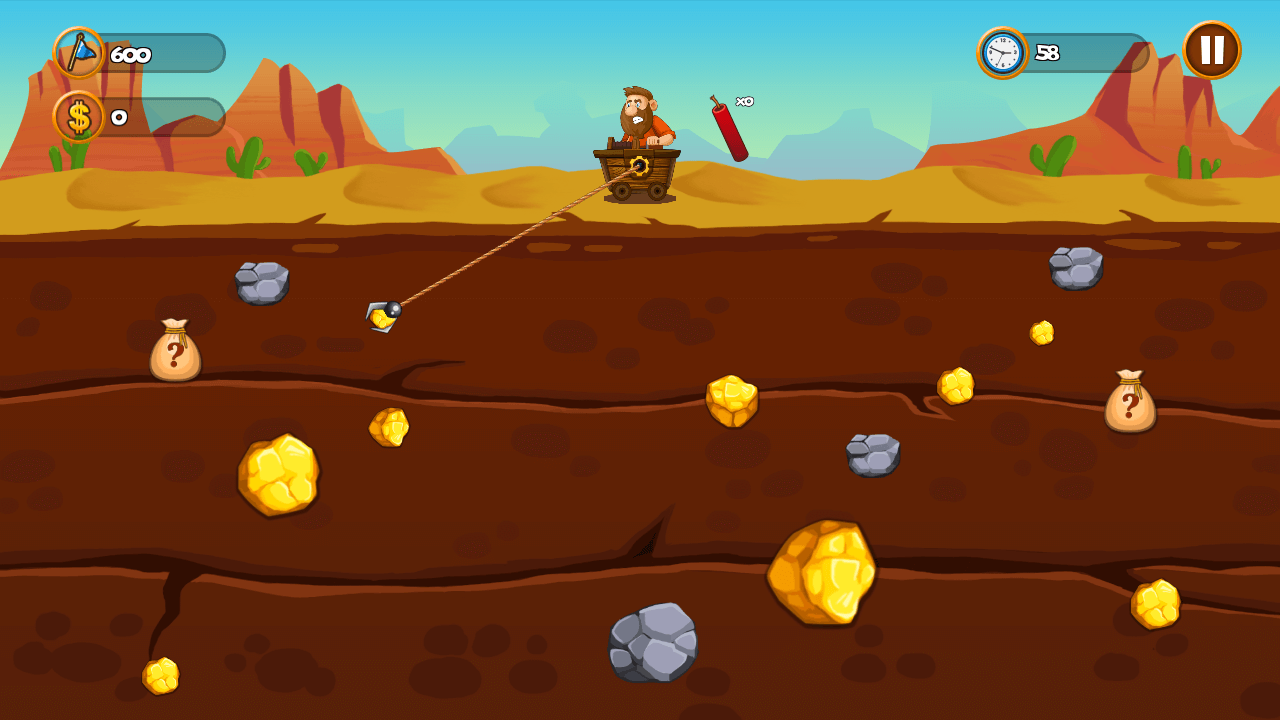Click the dollar sign money icon
Image resolution: width=1280 pixels, height=720 pixels.
[x=78, y=119]
